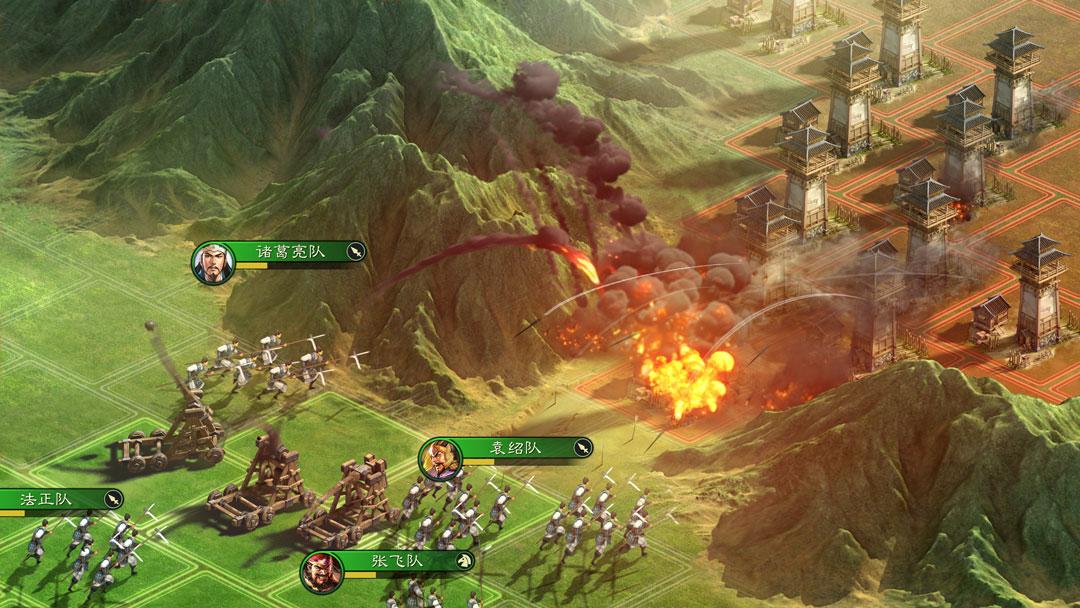Choose the 张飞队 unit banner
1080x608 pixels.
393,561
